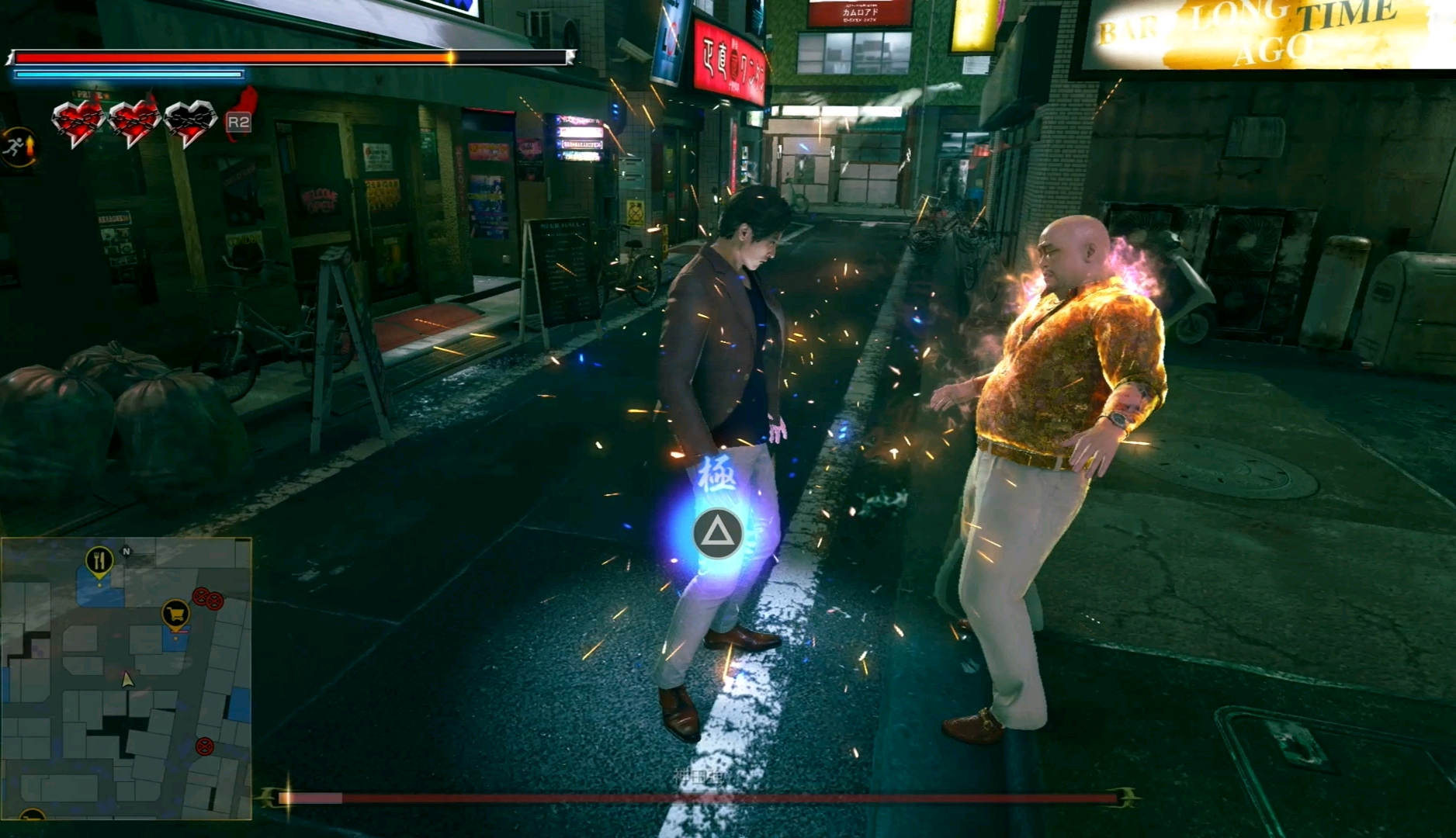Click the N compass indicator on minimap
Screen dimensions: 1456x838
click(x=127, y=552)
